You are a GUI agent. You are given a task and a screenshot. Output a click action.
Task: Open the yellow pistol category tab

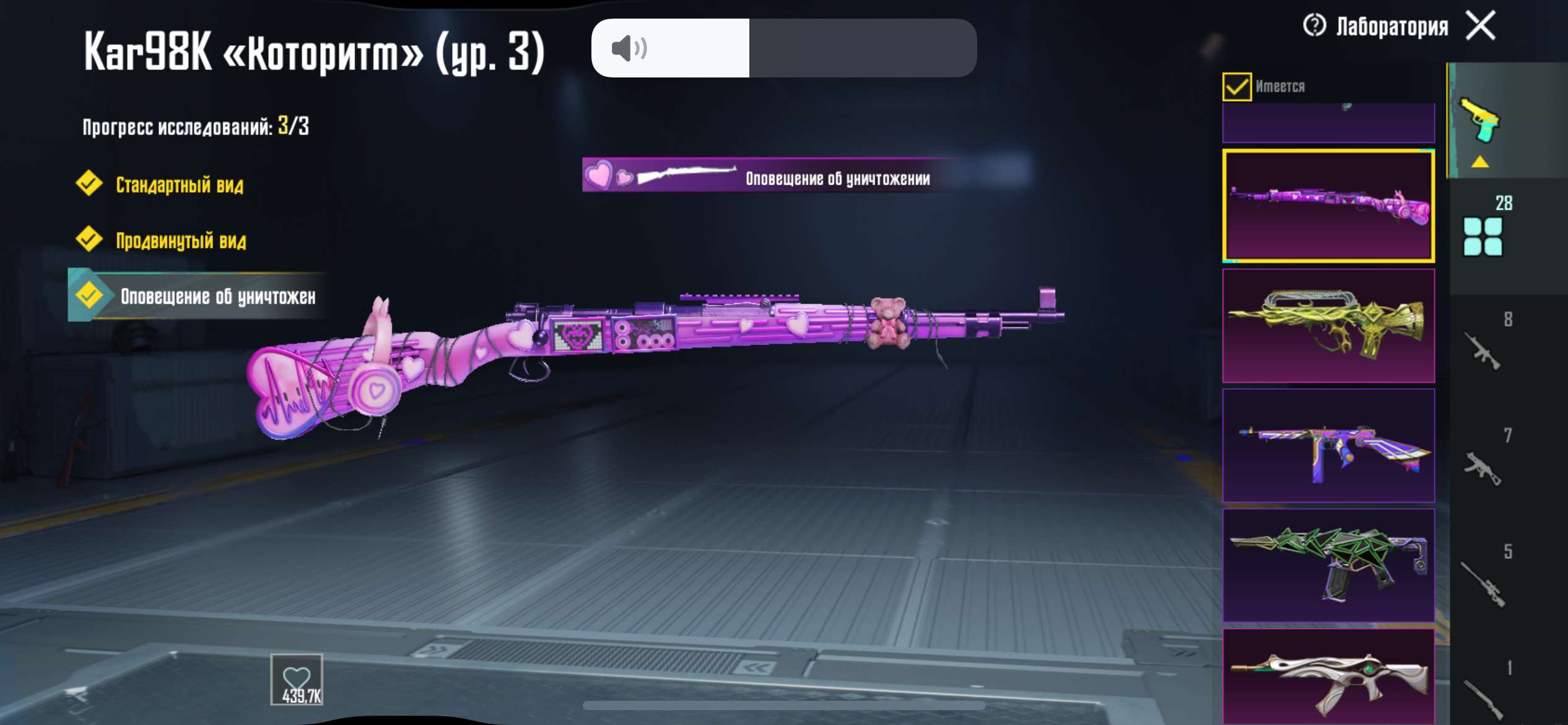(1480, 121)
